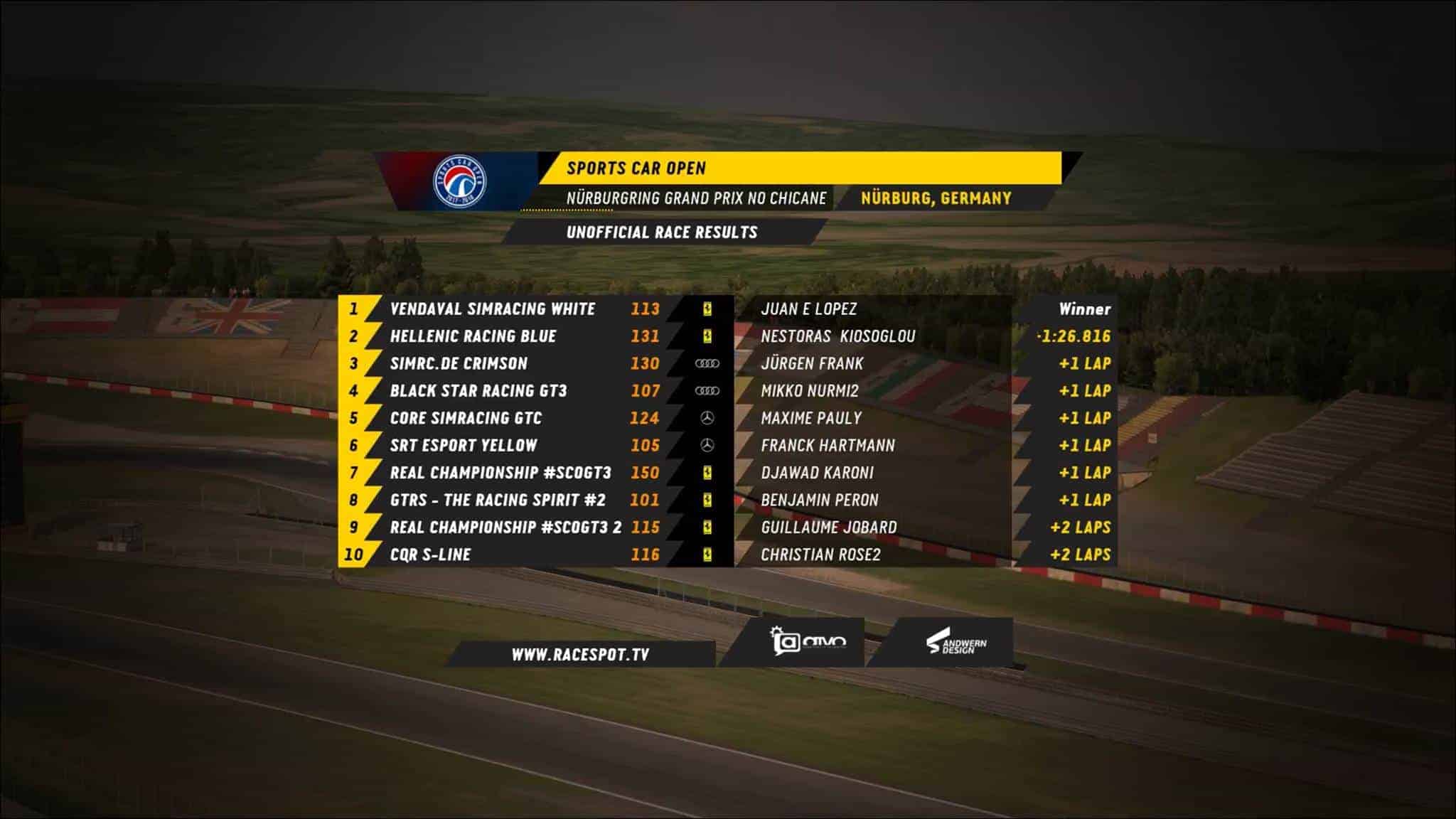
Task: Select the SRT Esport Yellow row
Action: tap(464, 446)
